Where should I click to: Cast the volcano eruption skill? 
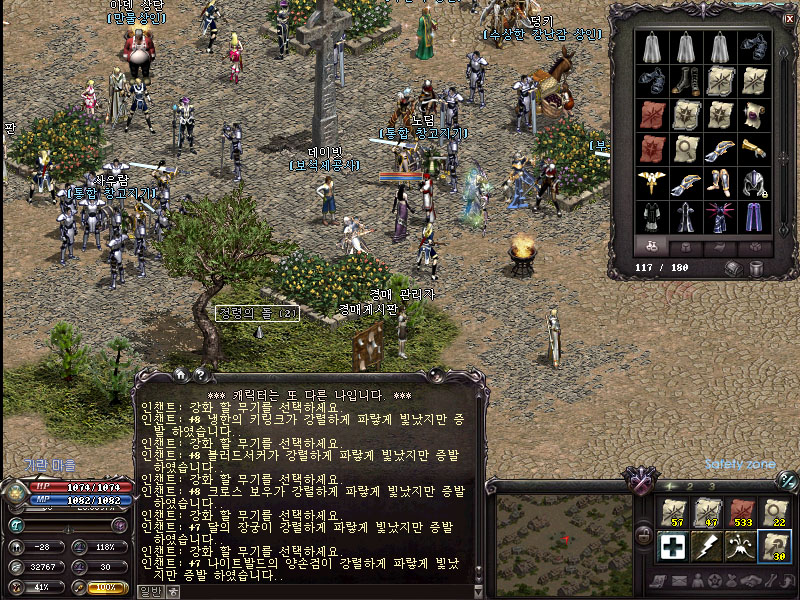click(x=741, y=547)
